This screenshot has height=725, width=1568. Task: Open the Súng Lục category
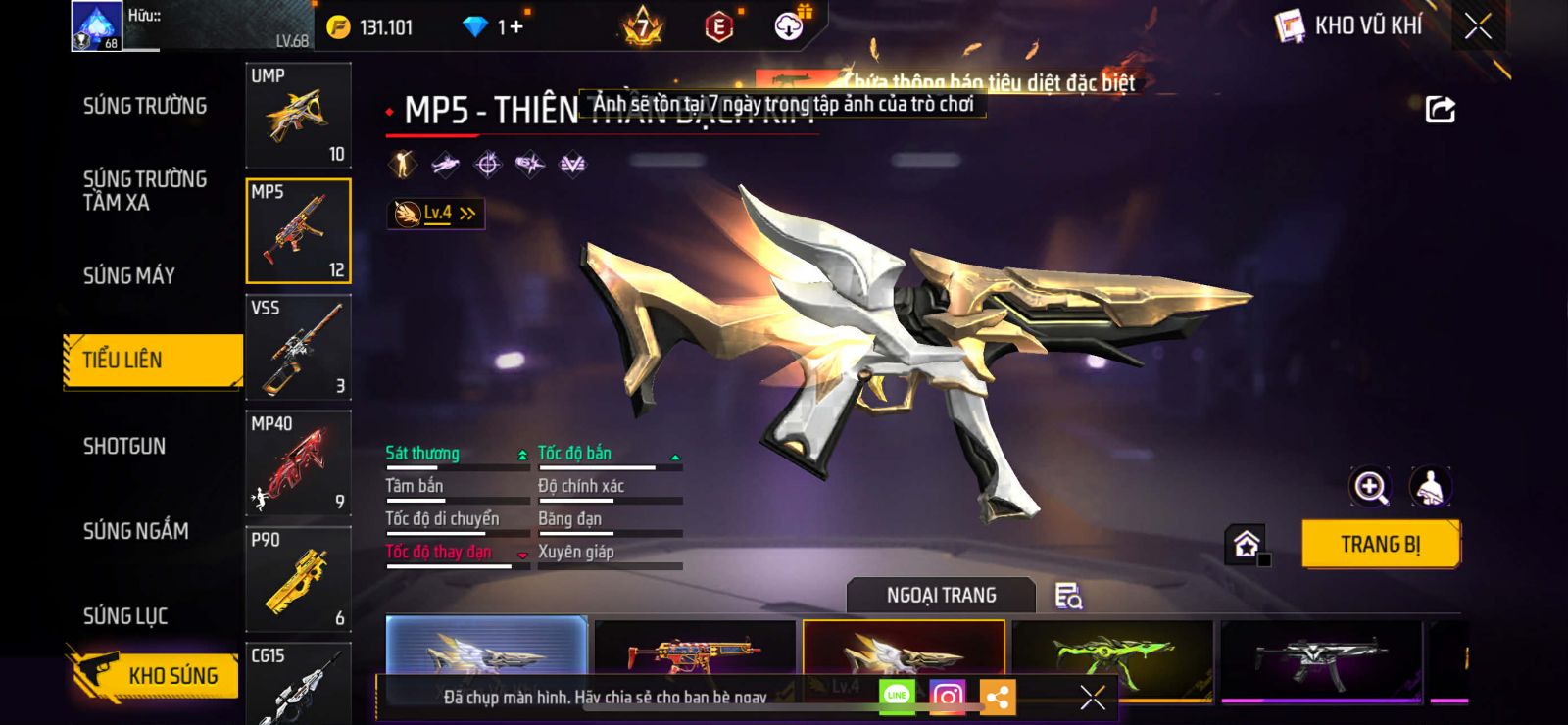[125, 616]
